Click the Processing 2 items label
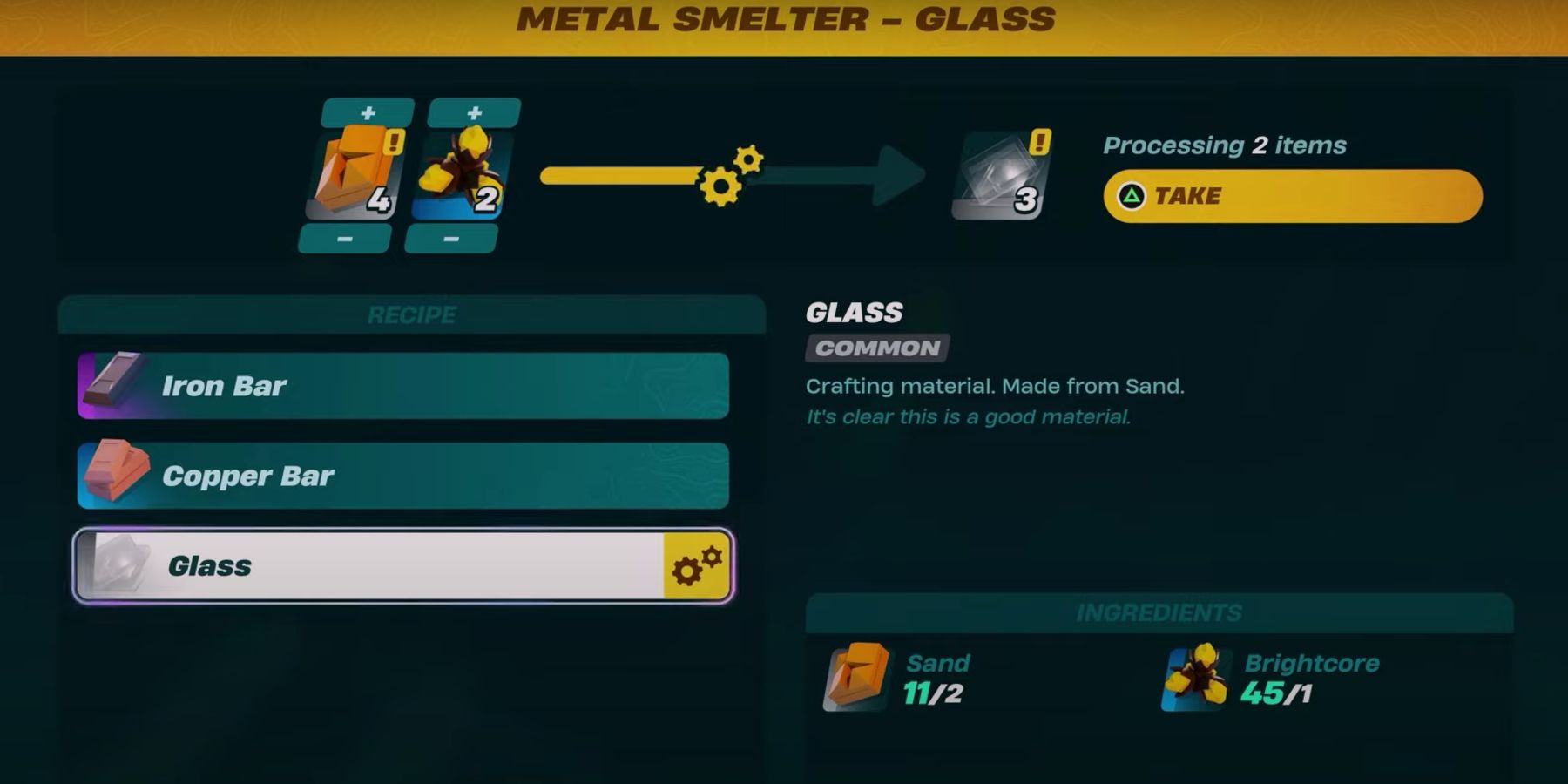 (1226, 145)
